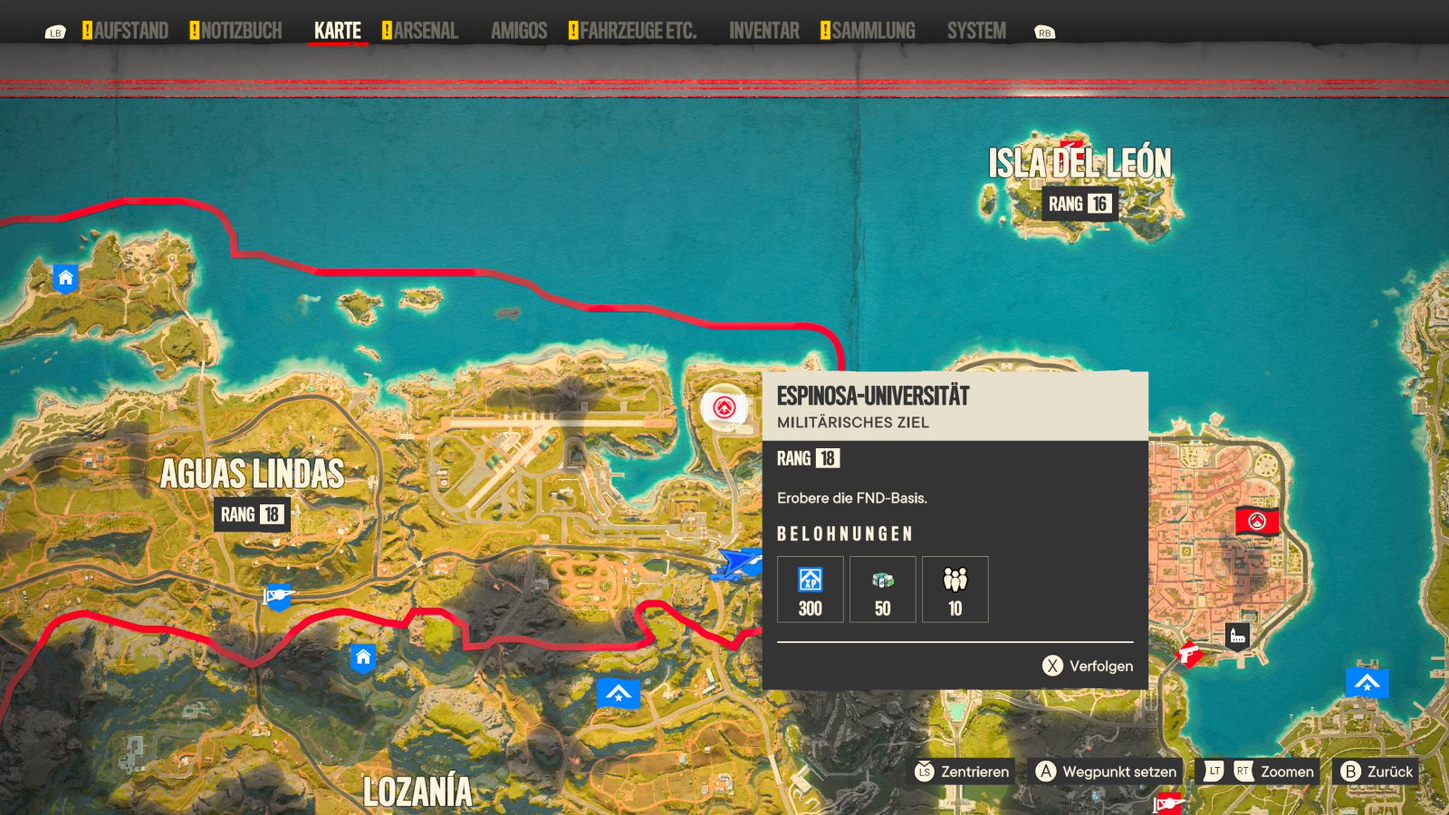This screenshot has height=815, width=1449.
Task: Click the building reward icon showing 300
Action: point(809,588)
